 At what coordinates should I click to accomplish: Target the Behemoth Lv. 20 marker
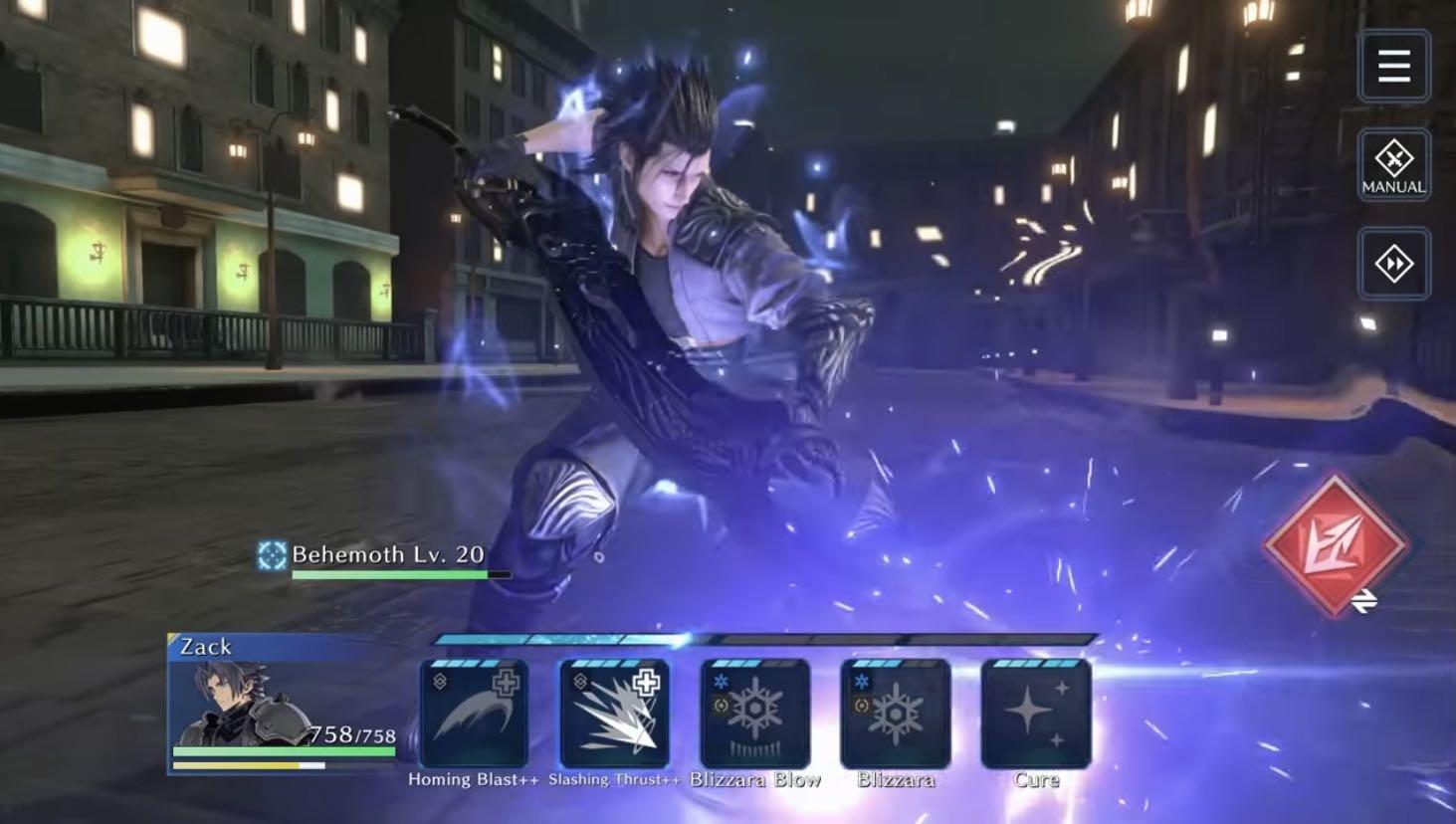pos(271,555)
